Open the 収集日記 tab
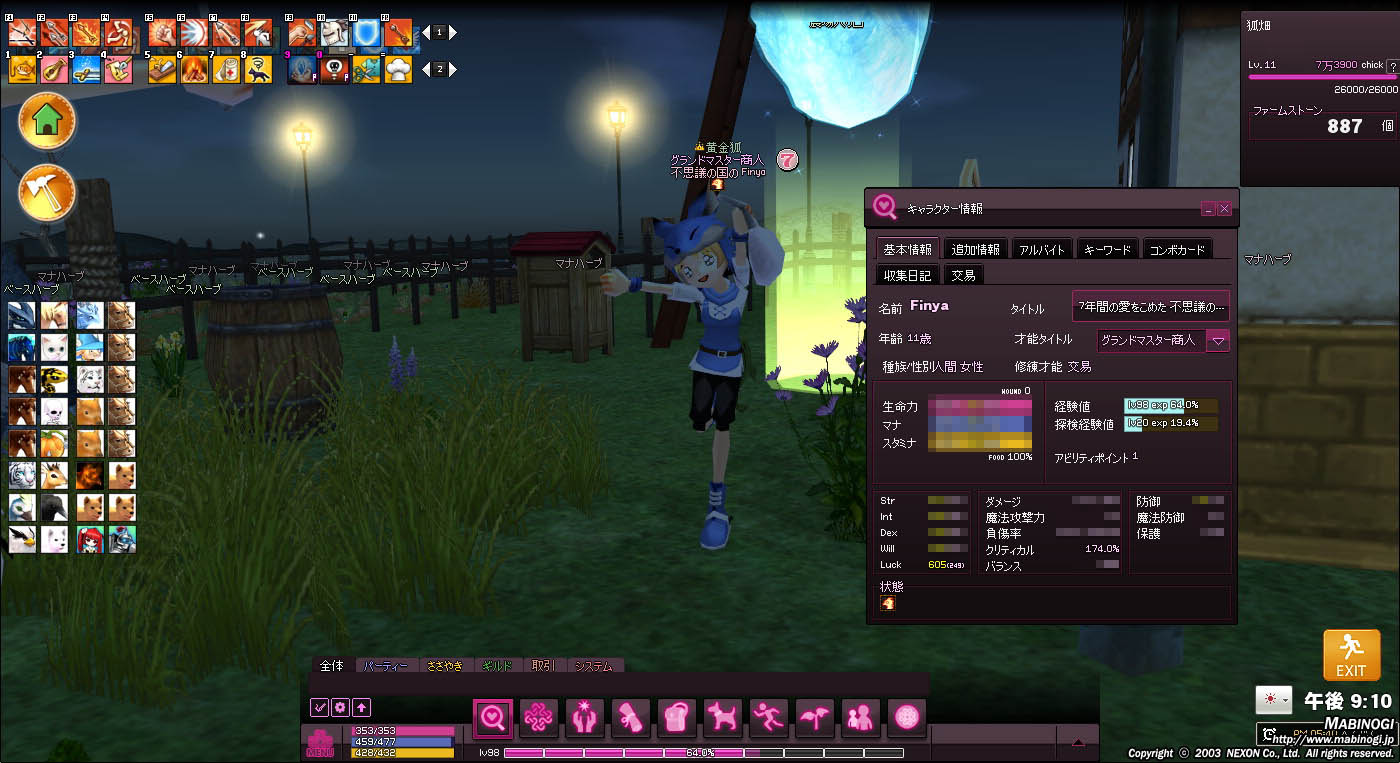The width and height of the screenshot is (1400, 763). (x=908, y=275)
